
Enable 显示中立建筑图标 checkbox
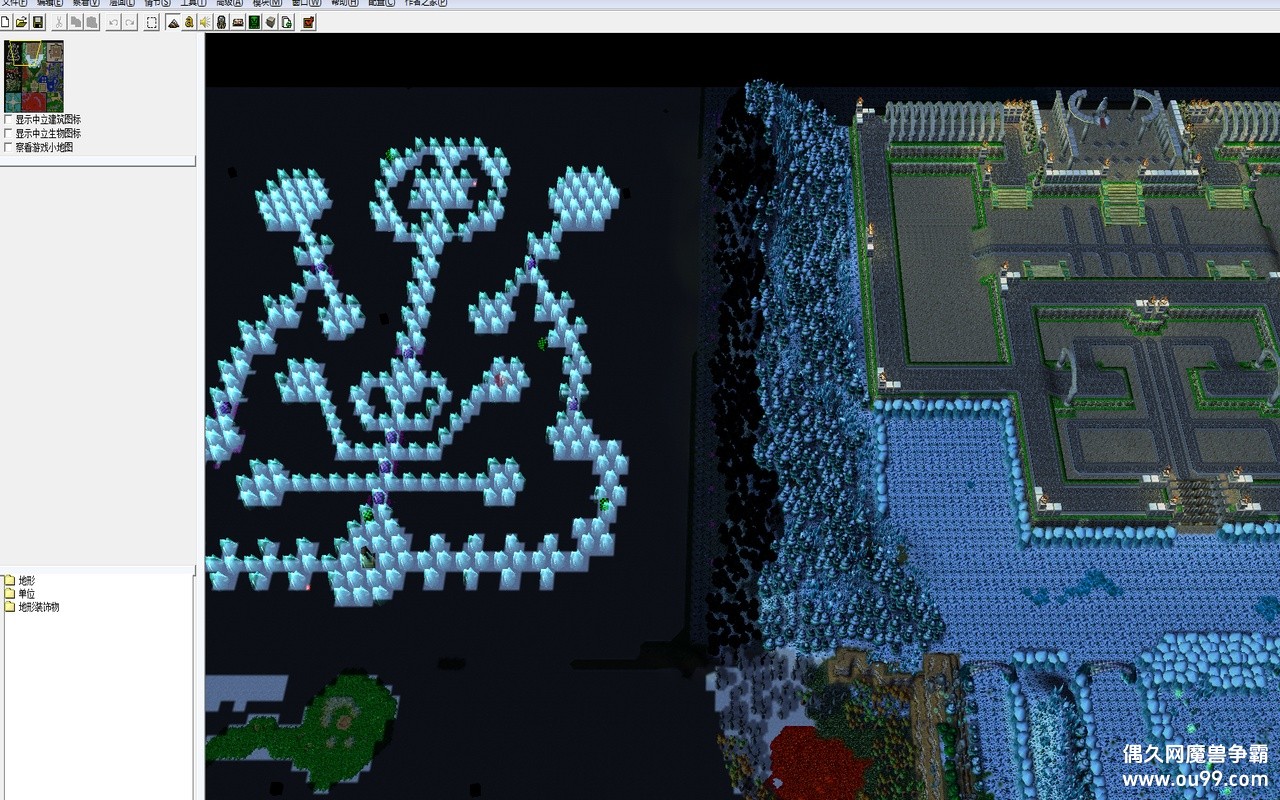click(6, 119)
